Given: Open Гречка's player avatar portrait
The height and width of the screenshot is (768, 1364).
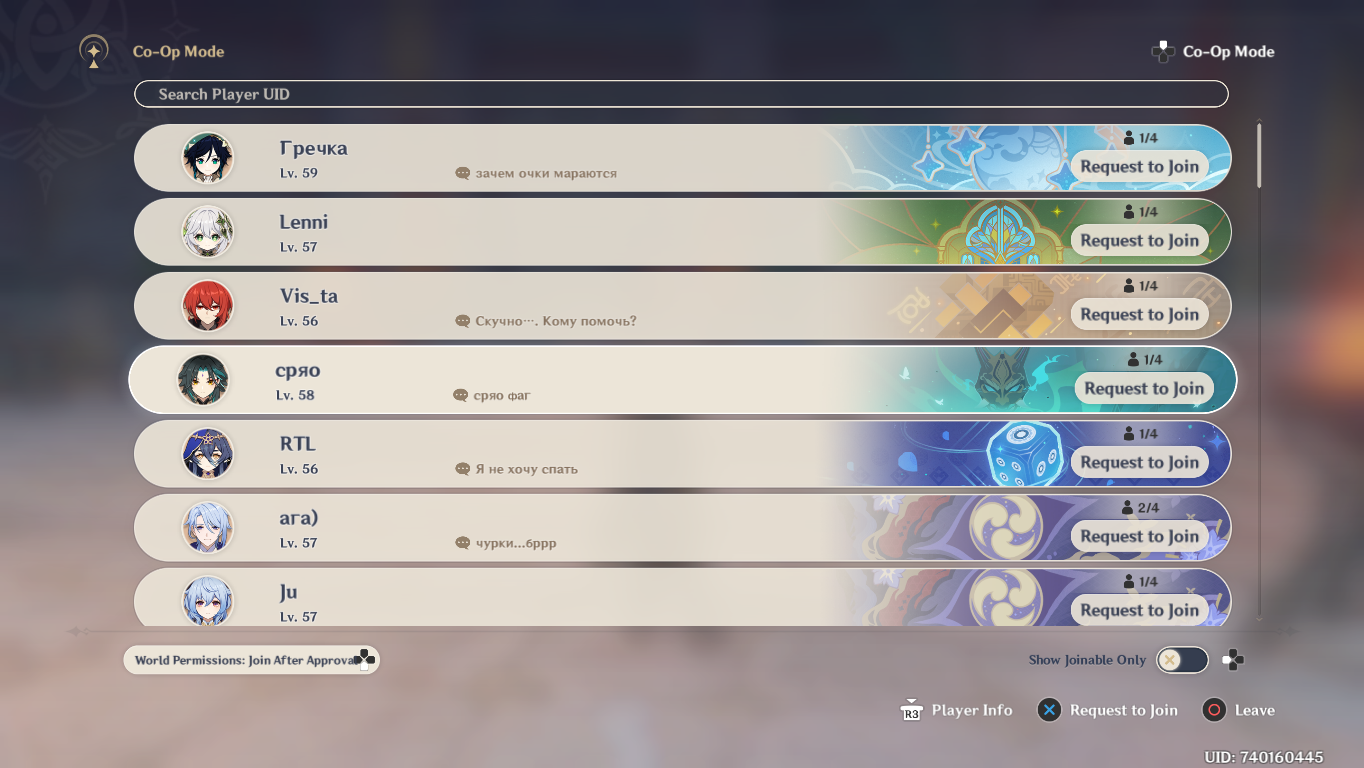Looking at the screenshot, I should [x=208, y=157].
